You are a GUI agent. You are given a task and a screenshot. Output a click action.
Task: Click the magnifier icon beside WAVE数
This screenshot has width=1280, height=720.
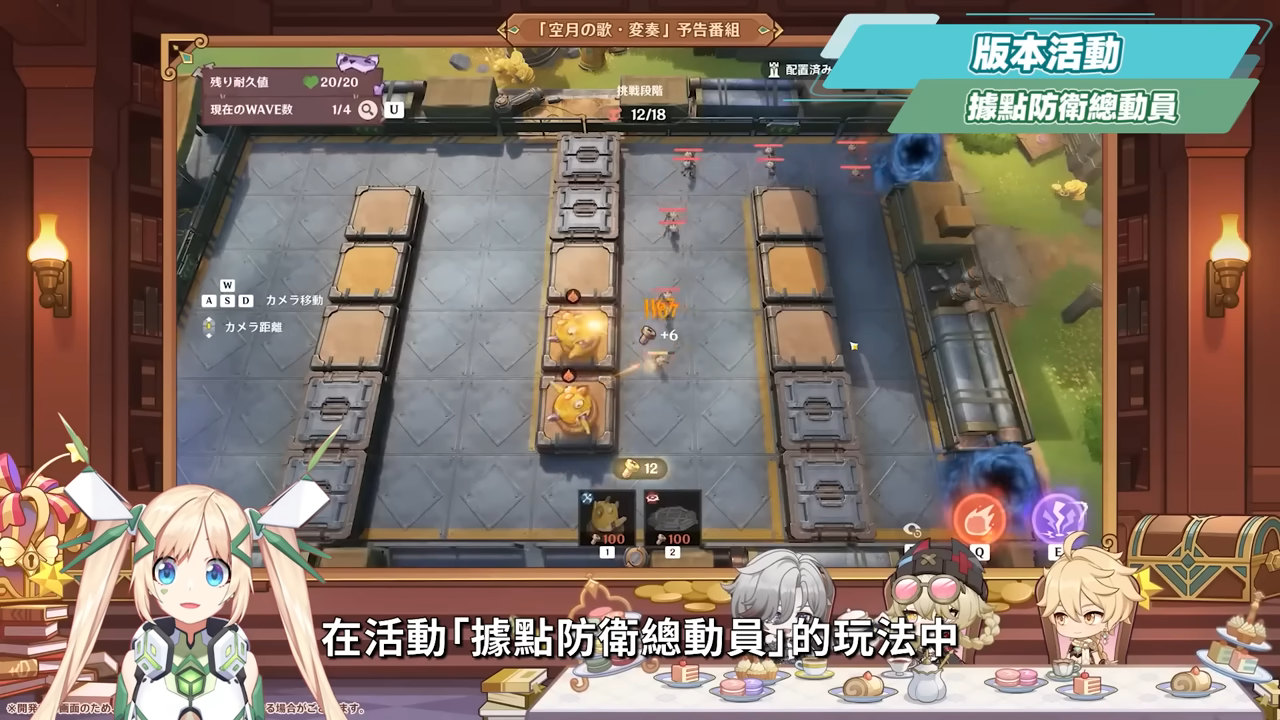(x=368, y=109)
